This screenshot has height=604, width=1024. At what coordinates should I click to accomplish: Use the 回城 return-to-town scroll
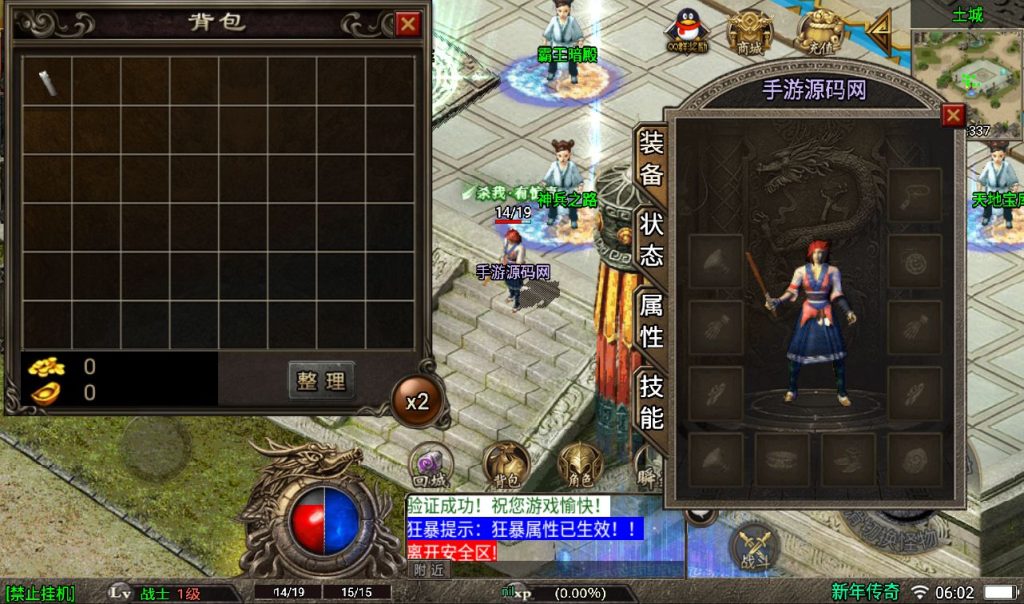pyautogui.click(x=431, y=464)
